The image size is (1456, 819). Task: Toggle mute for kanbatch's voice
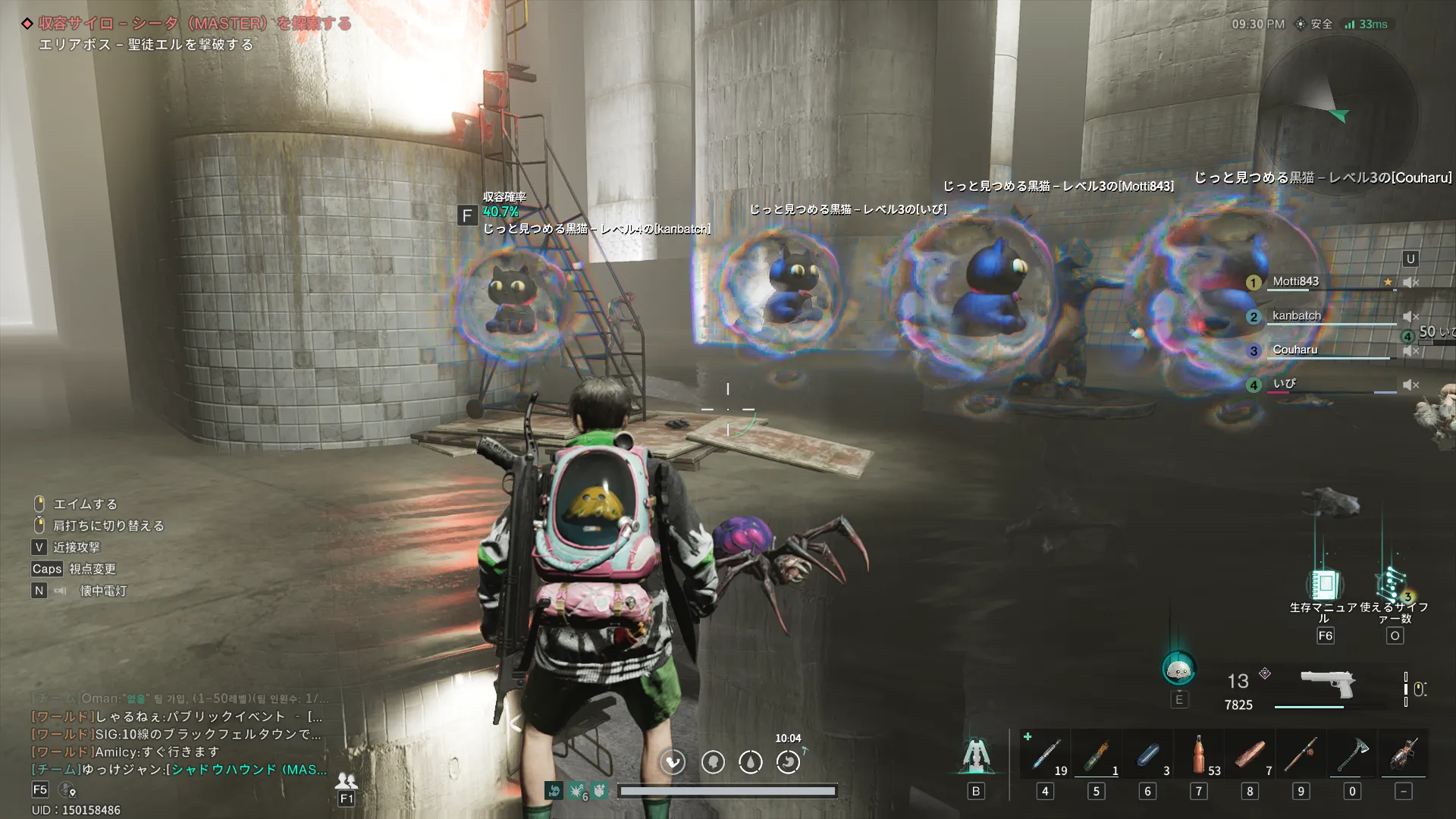pos(1410,316)
